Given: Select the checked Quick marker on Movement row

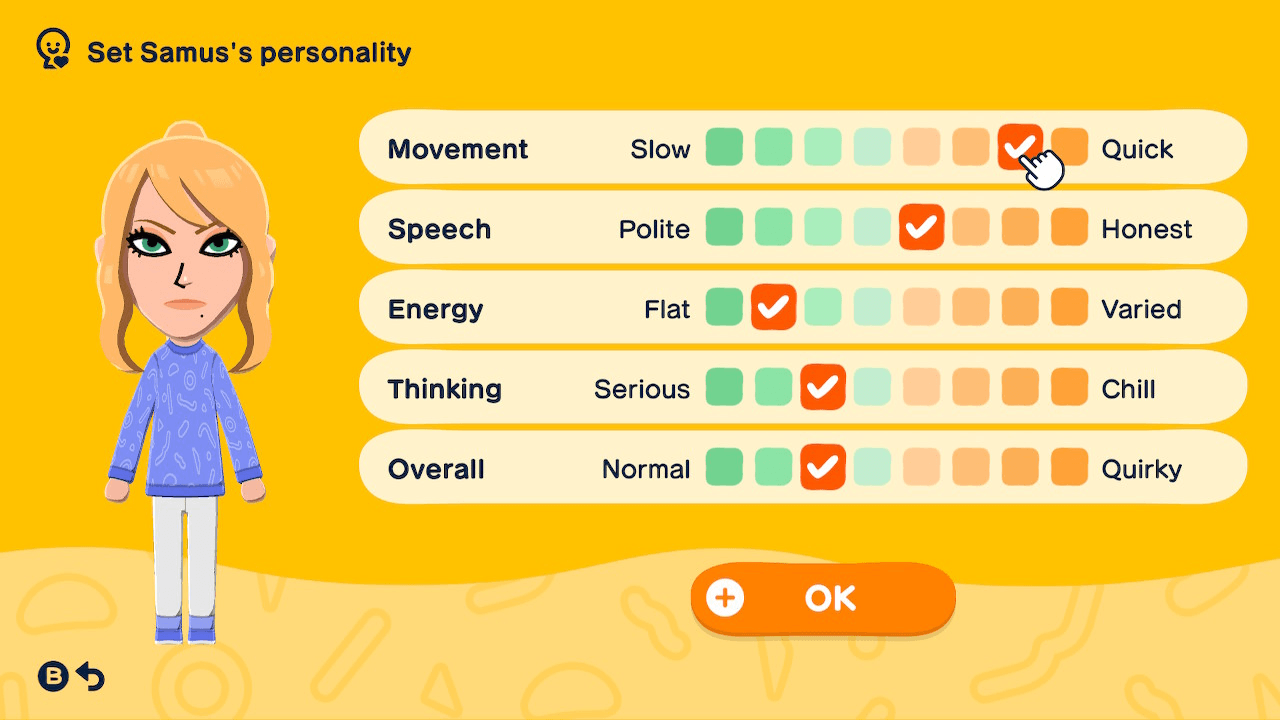Looking at the screenshot, I should point(1020,147).
